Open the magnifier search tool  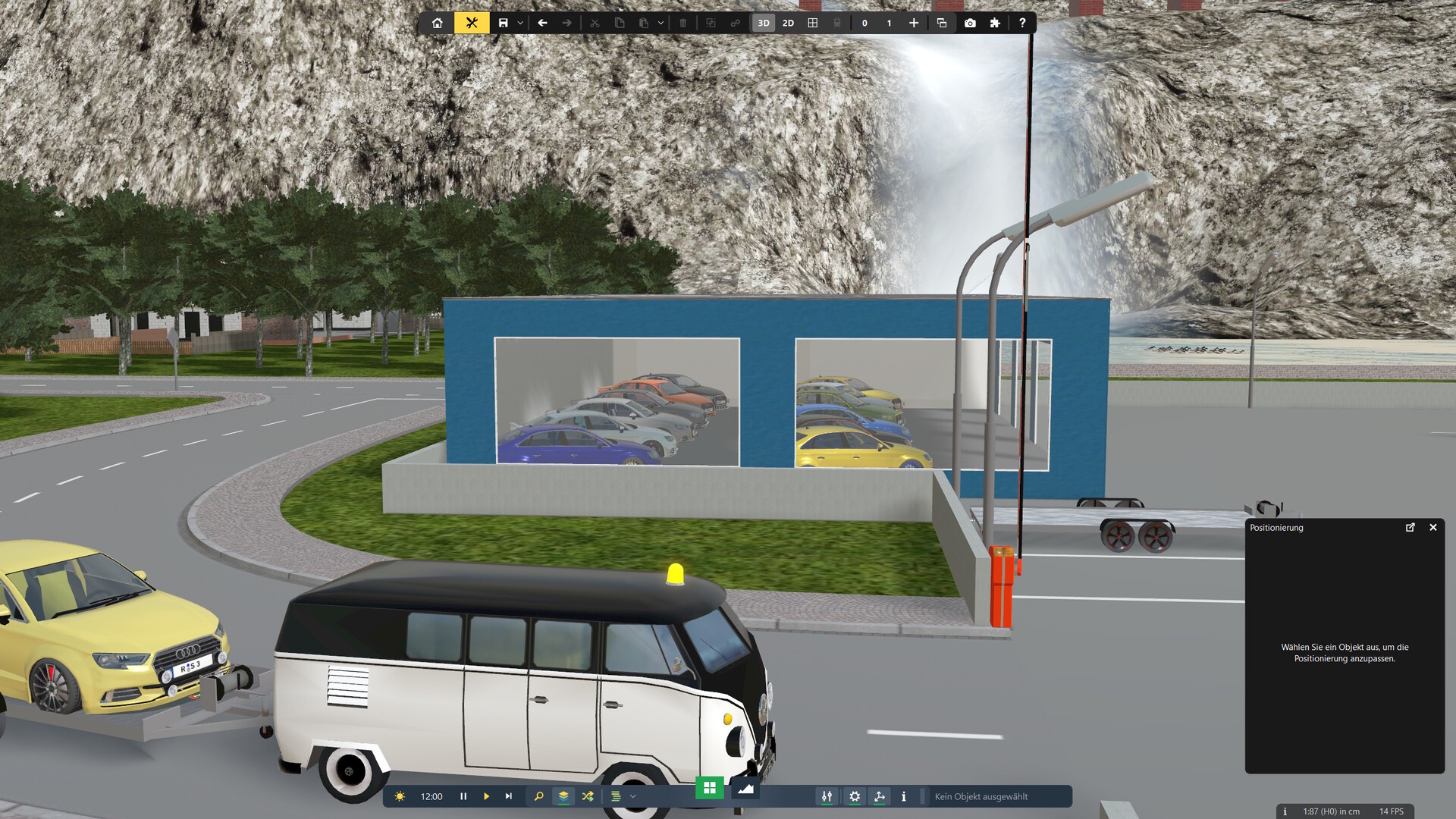click(538, 796)
